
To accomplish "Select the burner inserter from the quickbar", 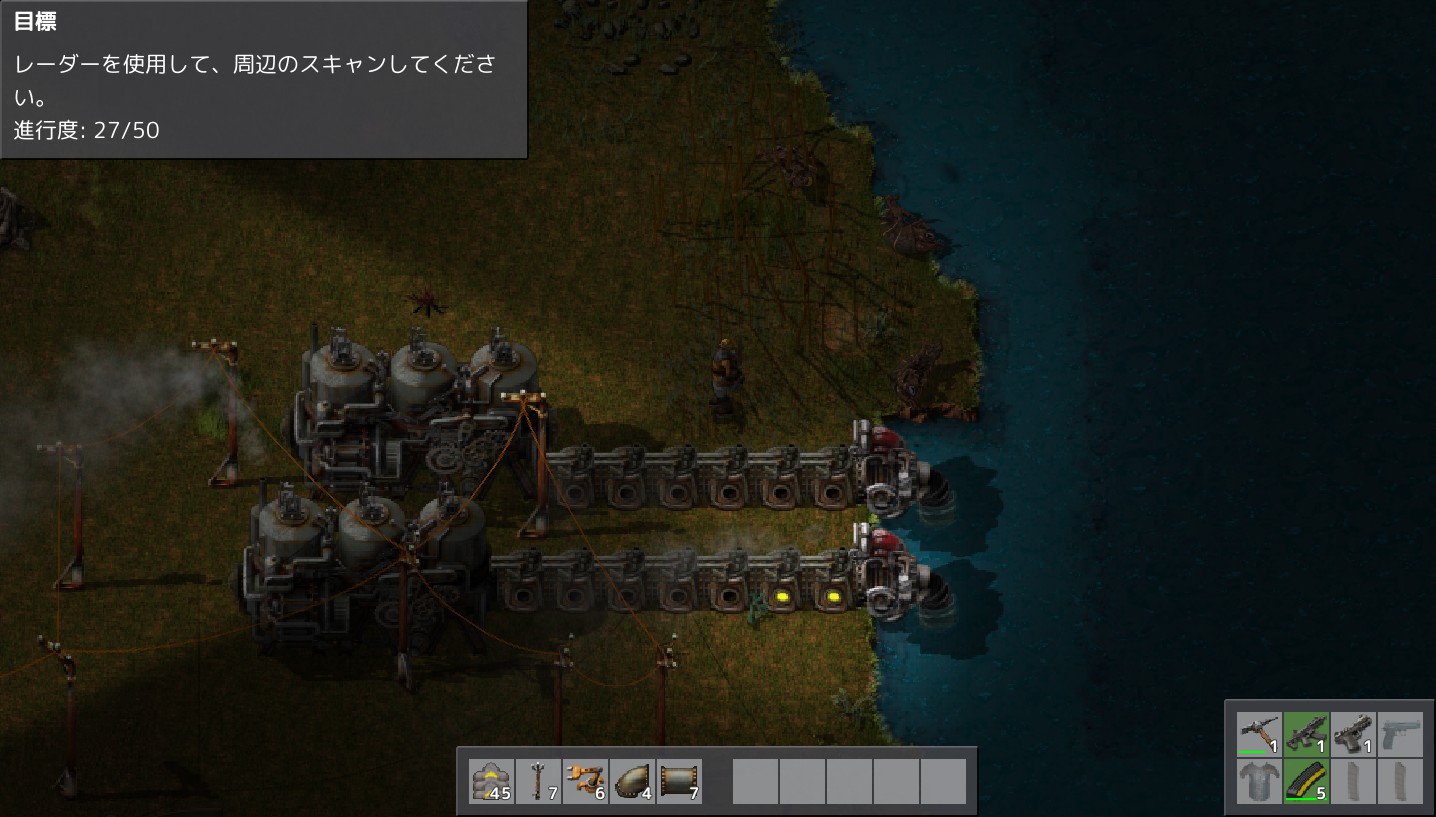I will (x=585, y=781).
